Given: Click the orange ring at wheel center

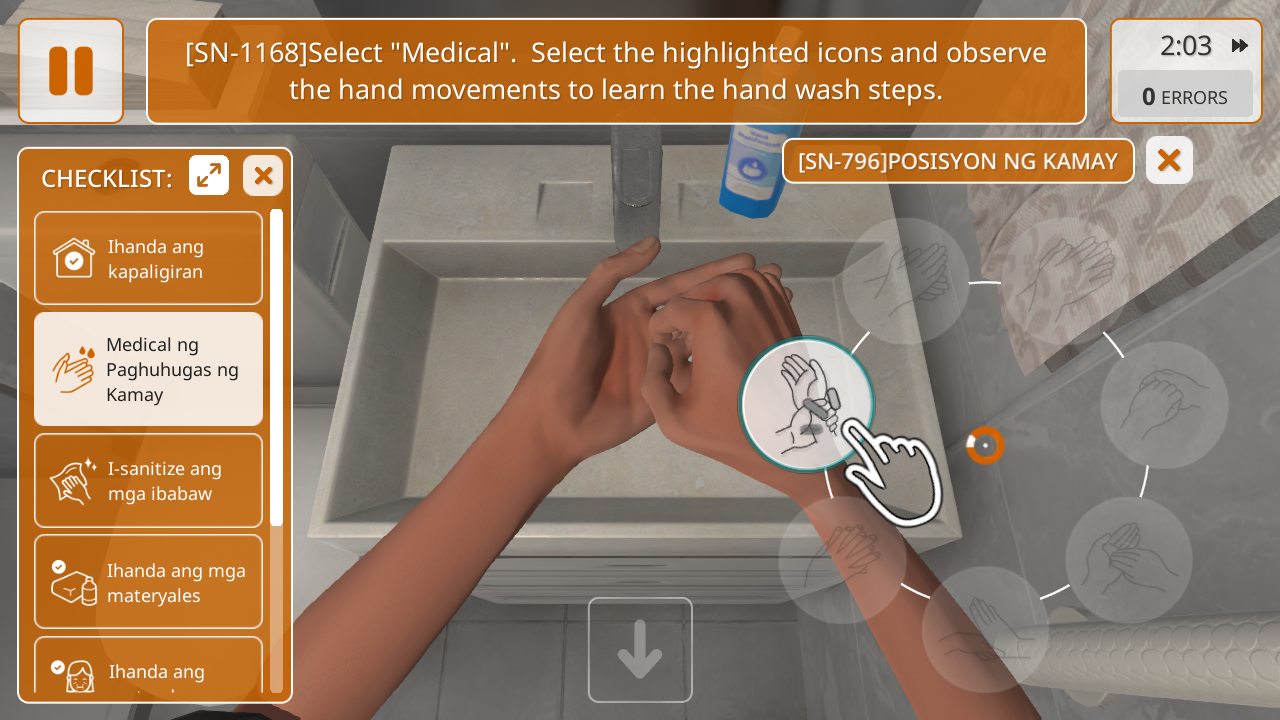Looking at the screenshot, I should pos(985,445).
